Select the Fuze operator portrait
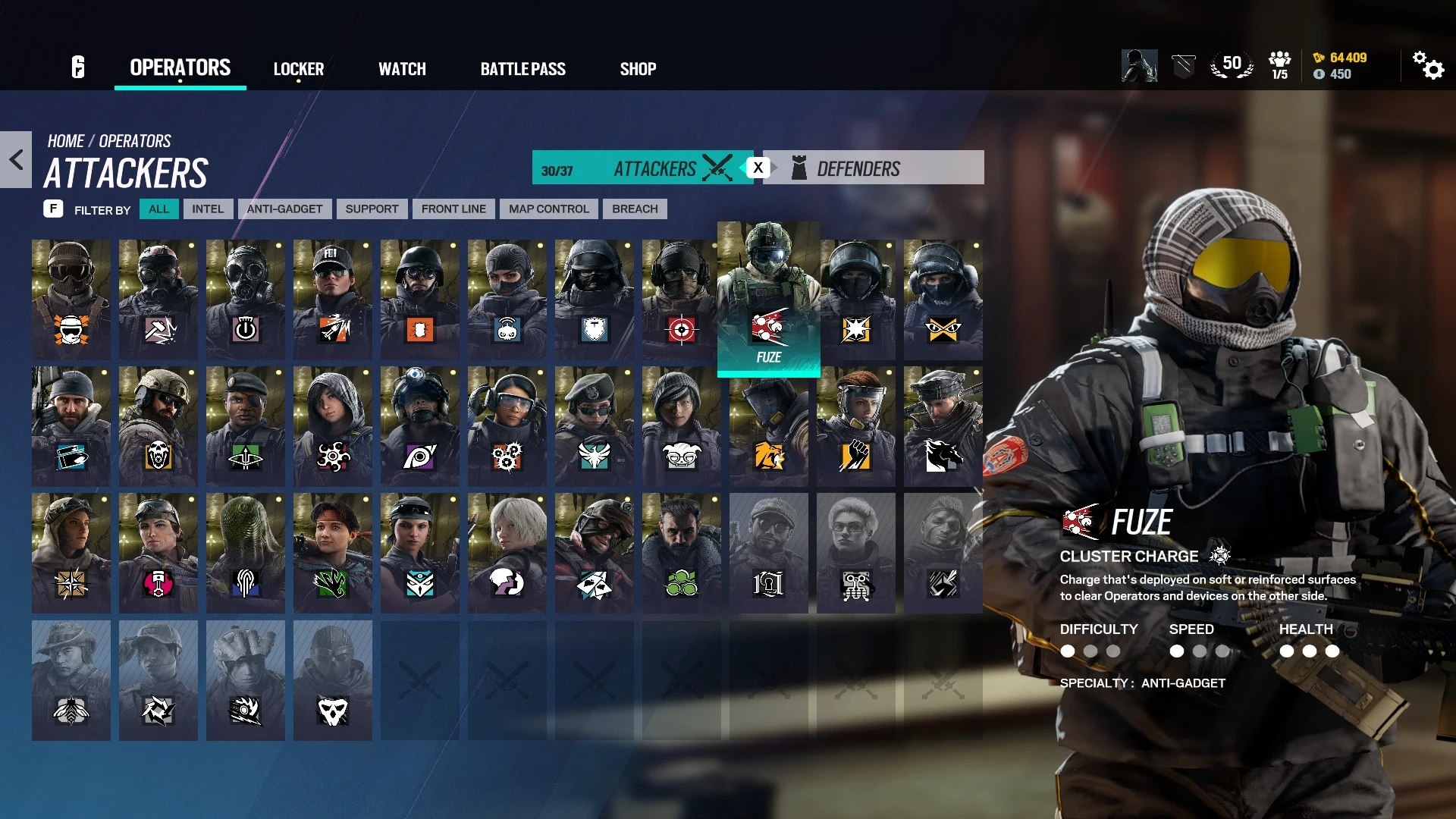 pyautogui.click(x=767, y=296)
